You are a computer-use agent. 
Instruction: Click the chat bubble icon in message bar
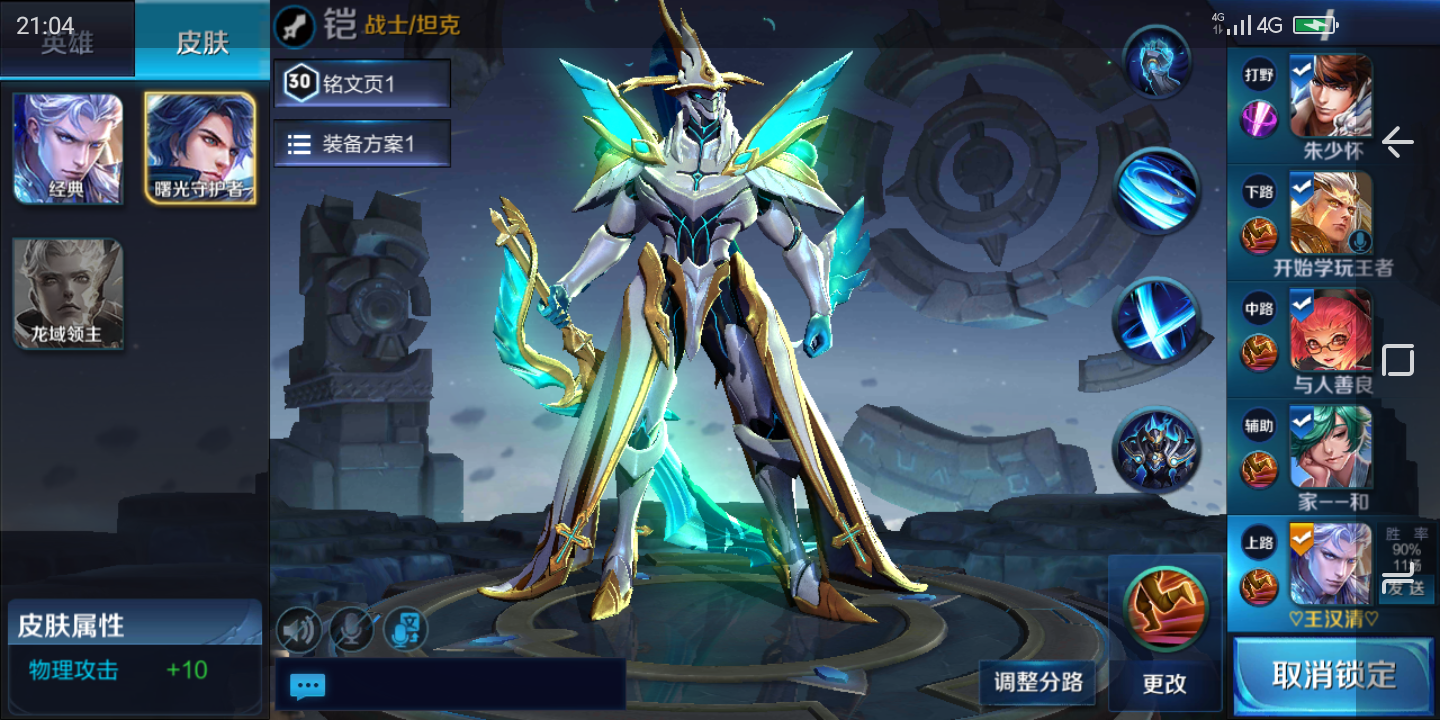(307, 685)
